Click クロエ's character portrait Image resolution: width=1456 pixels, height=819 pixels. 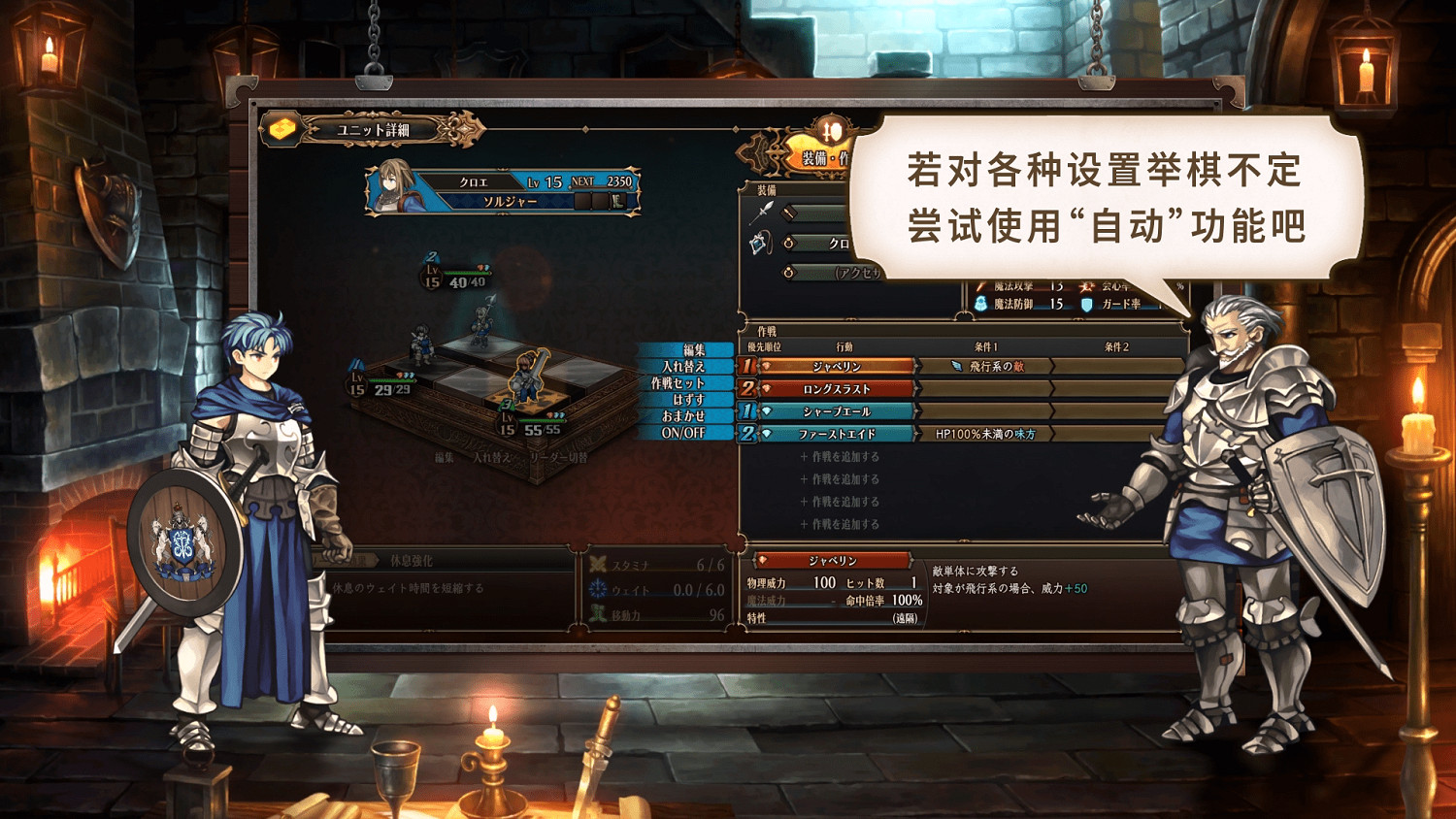pyautogui.click(x=395, y=186)
